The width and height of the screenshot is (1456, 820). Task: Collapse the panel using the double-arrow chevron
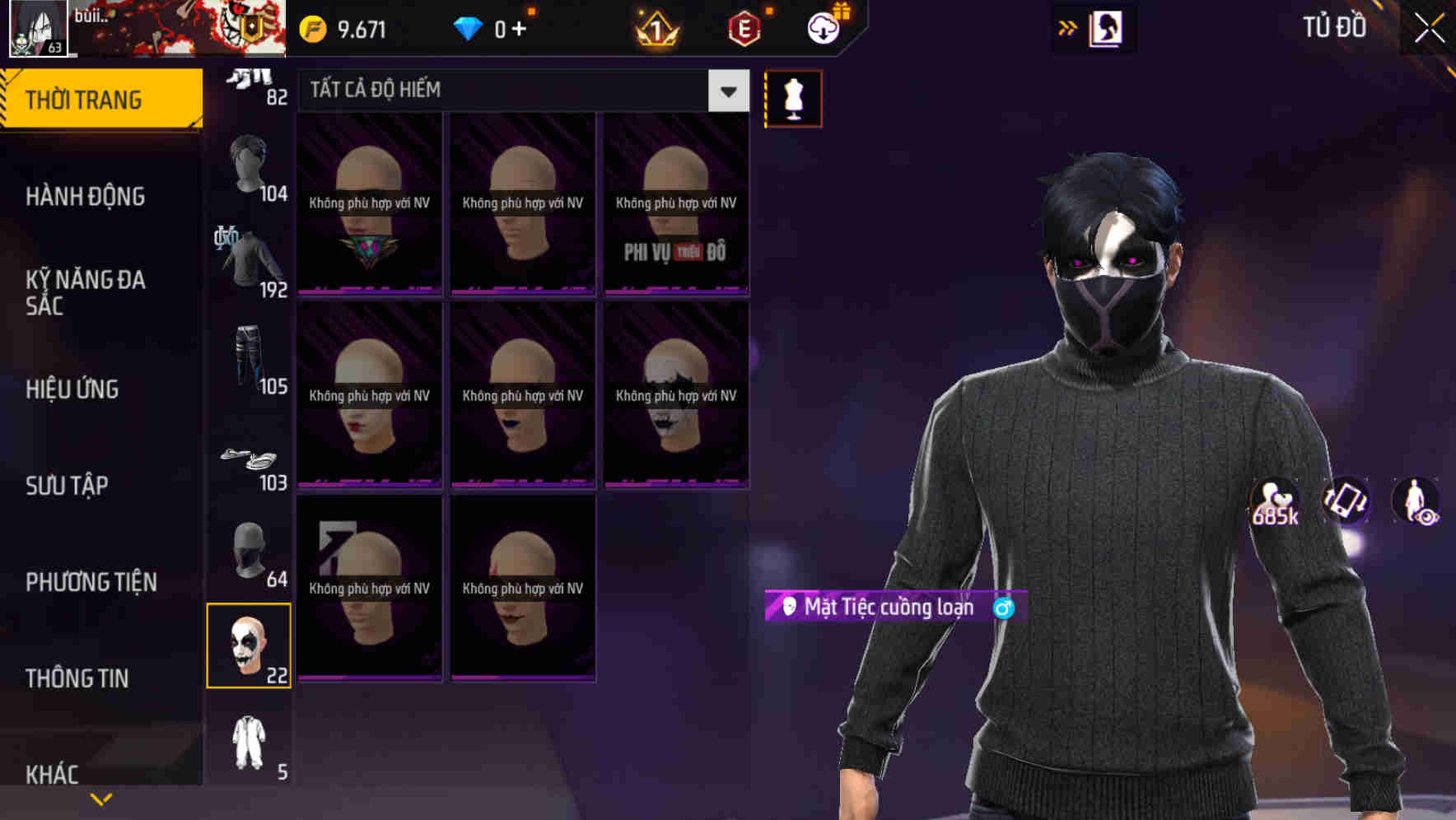(1068, 26)
